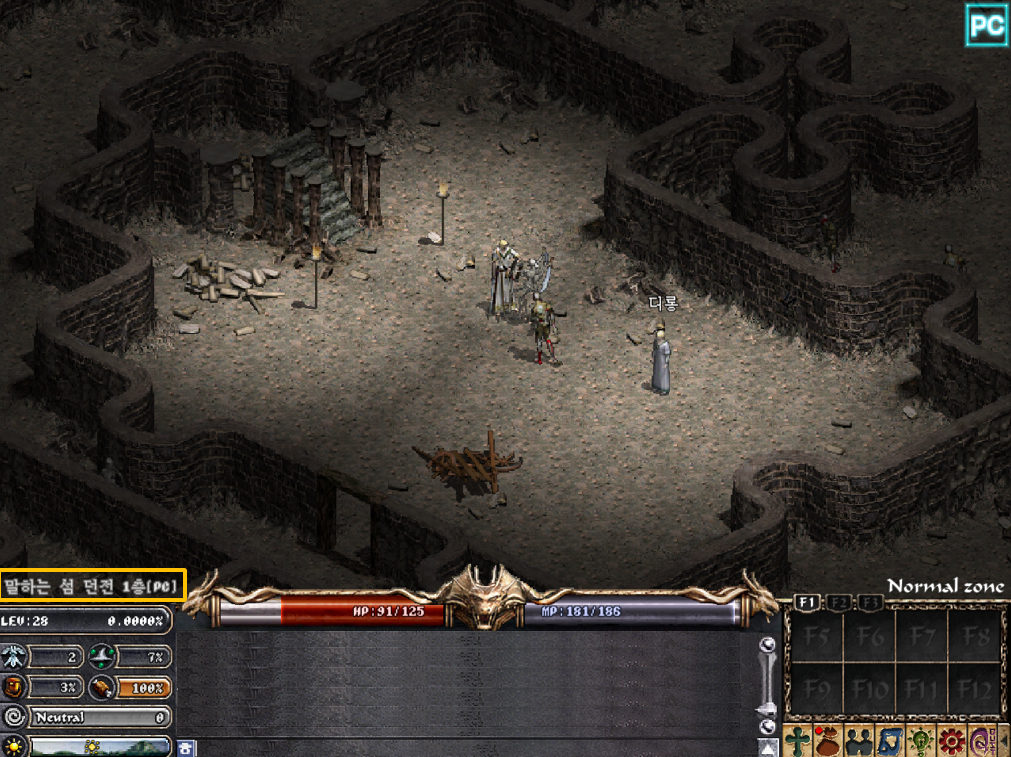Click the blue chat mode button
1011x757 pixels.
[186, 747]
